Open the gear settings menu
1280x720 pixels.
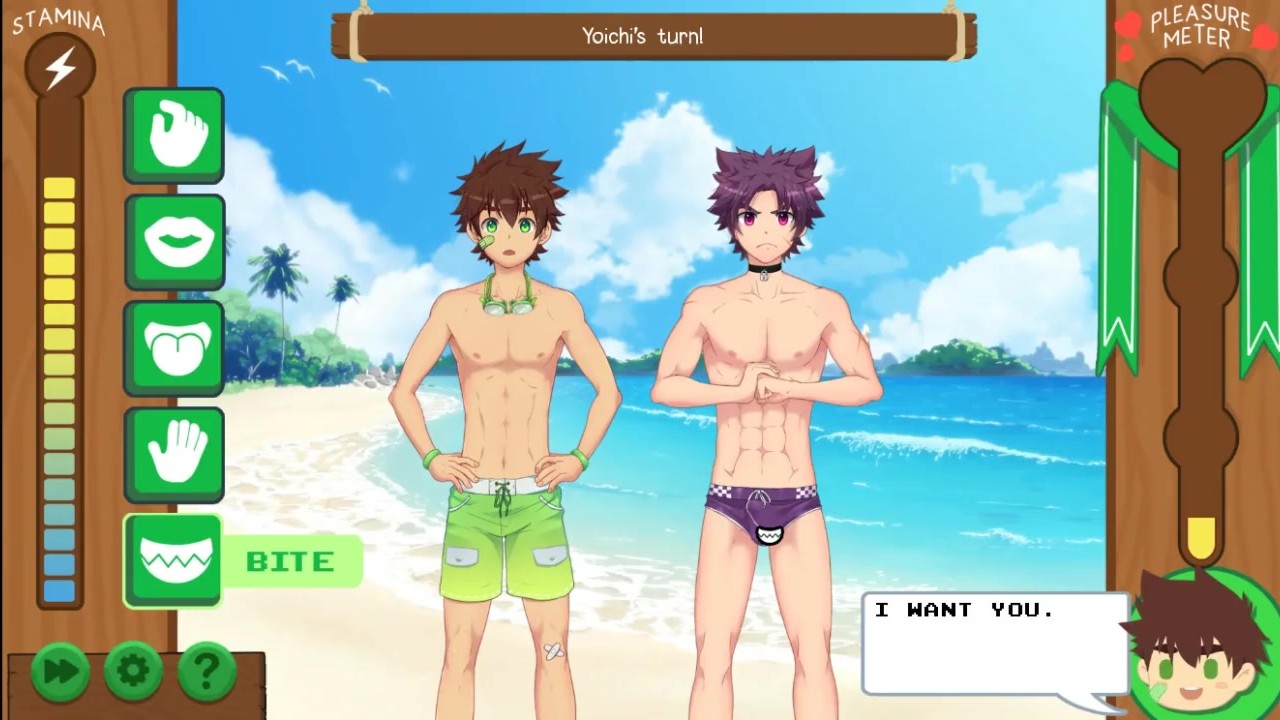click(x=133, y=670)
